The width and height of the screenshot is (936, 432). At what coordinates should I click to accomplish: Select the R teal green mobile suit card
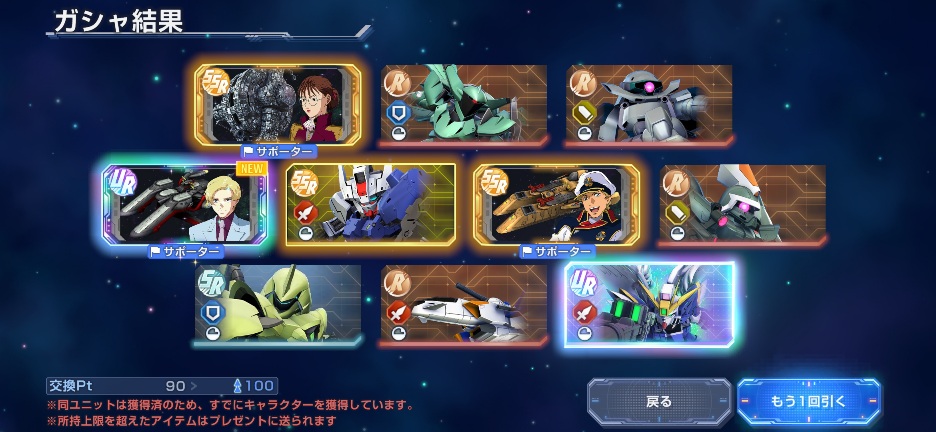(463, 104)
